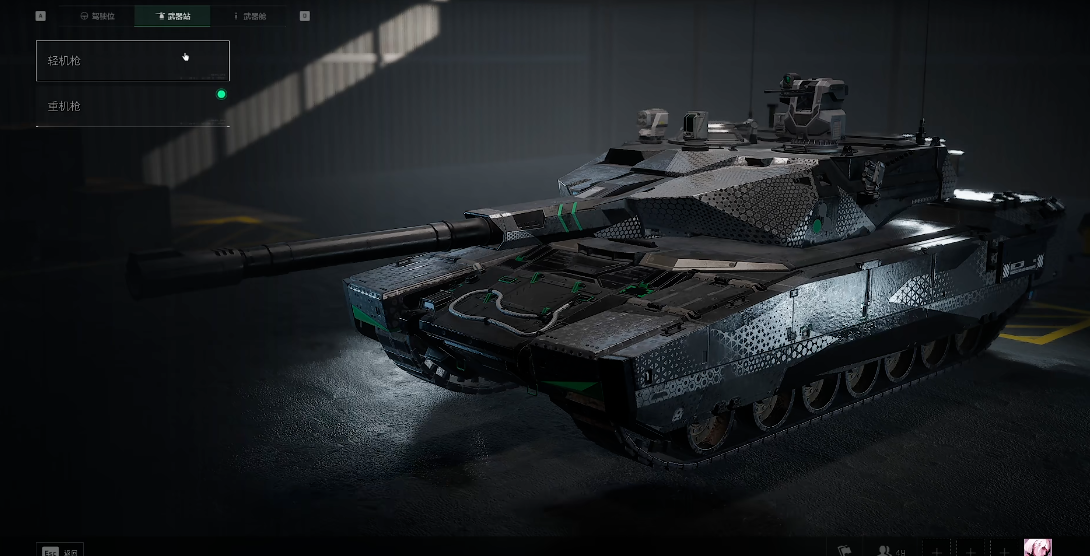Switch to the 武器舱 tab
This screenshot has width=1090, height=556.
tap(248, 17)
